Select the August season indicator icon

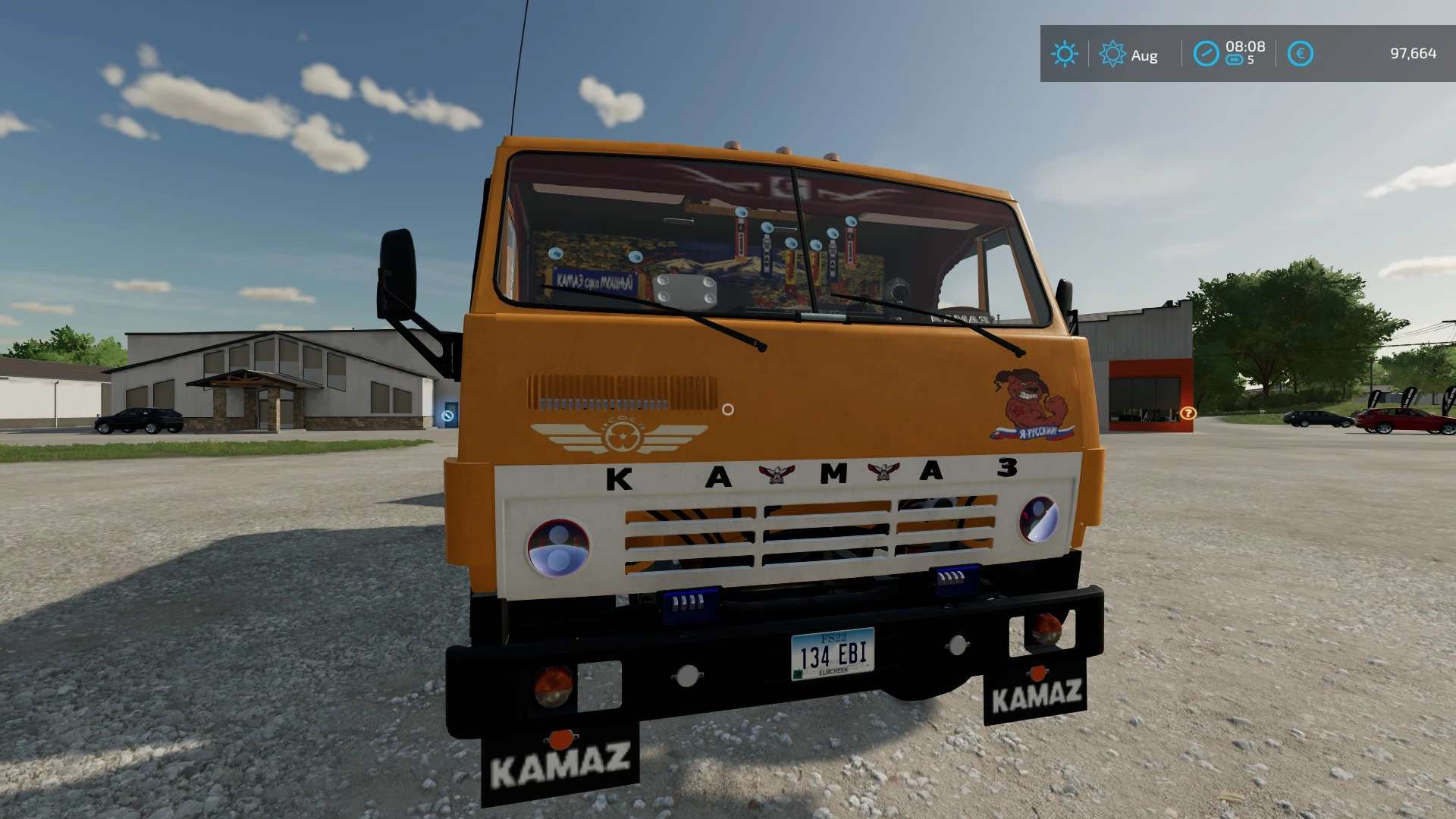pyautogui.click(x=1112, y=54)
